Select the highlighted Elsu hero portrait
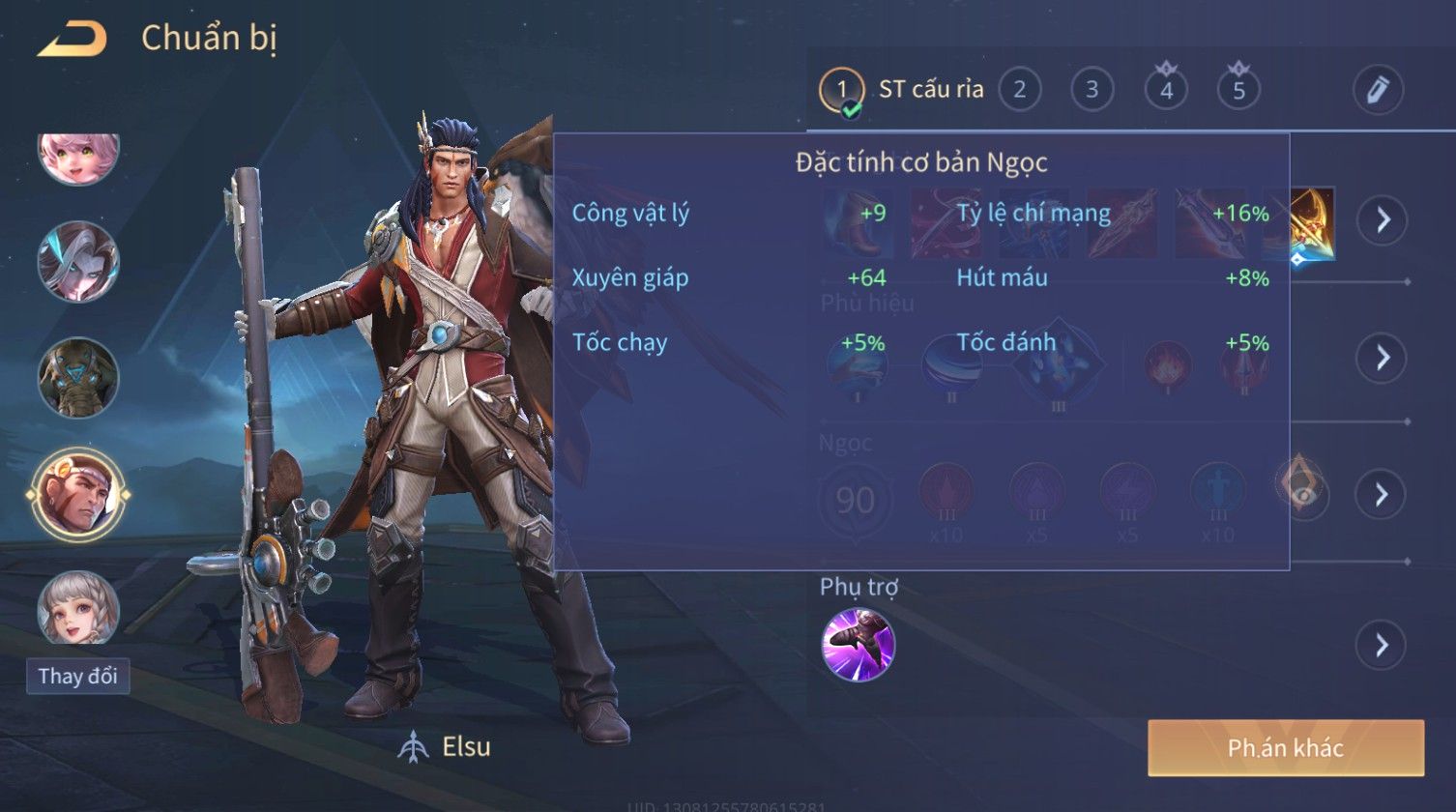 (78, 494)
